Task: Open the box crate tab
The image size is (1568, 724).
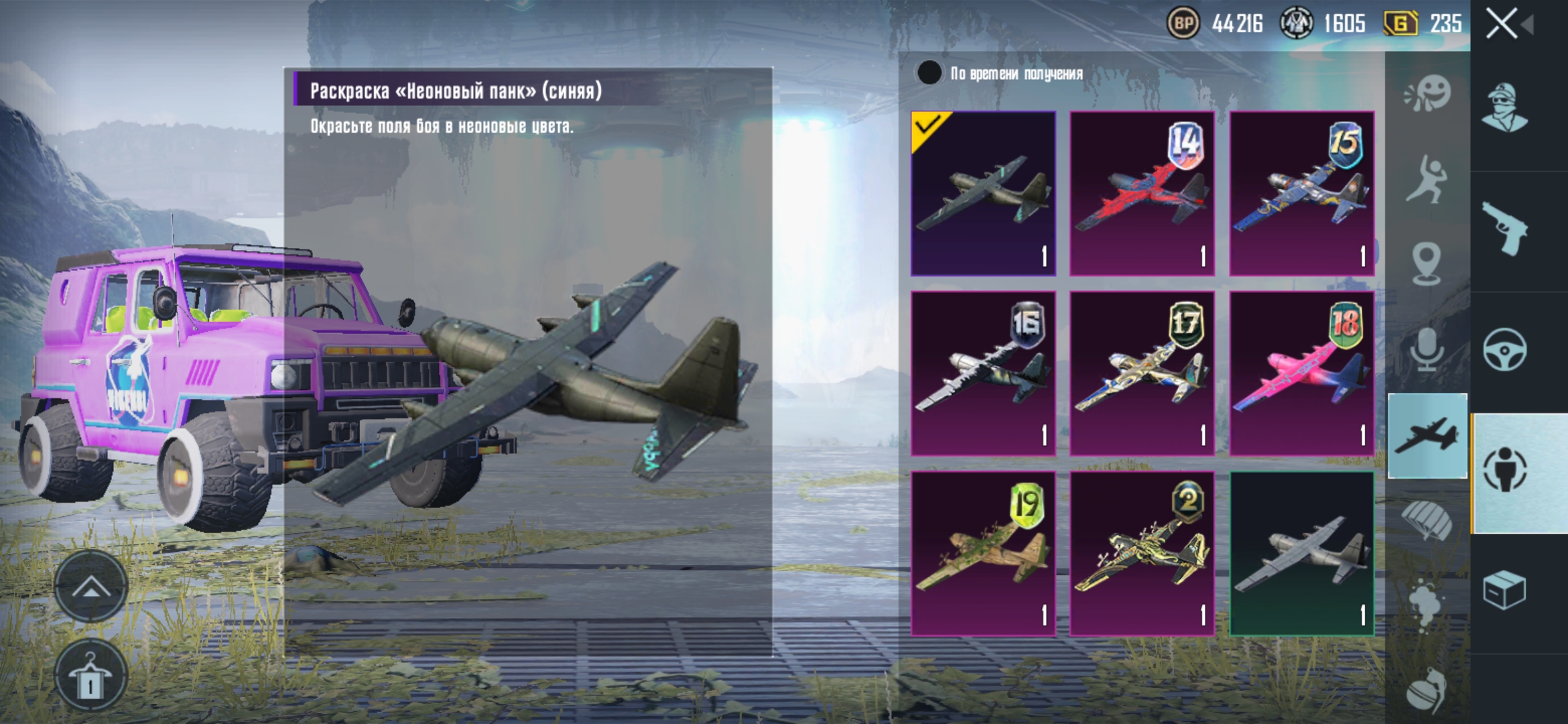Action: pos(1505,590)
